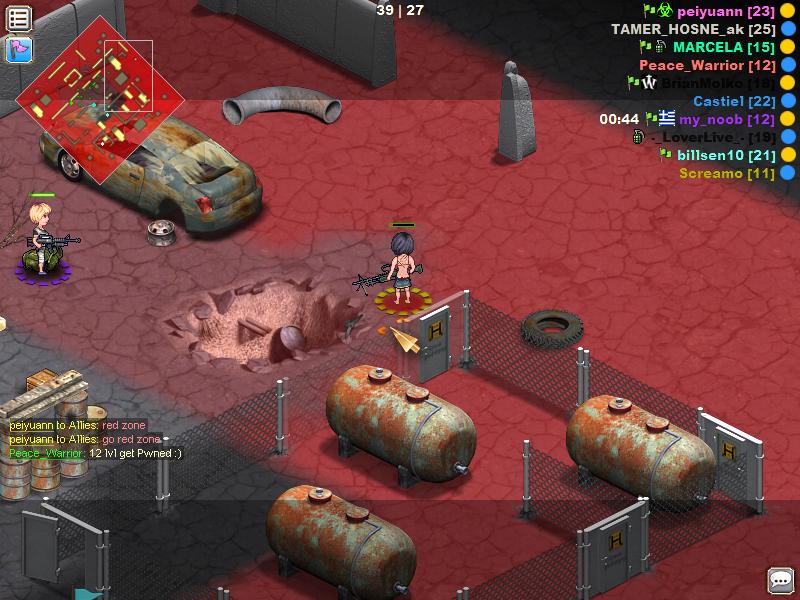Screen dimensions: 800x600
Task: Click the pink flag button
Action: [19, 49]
